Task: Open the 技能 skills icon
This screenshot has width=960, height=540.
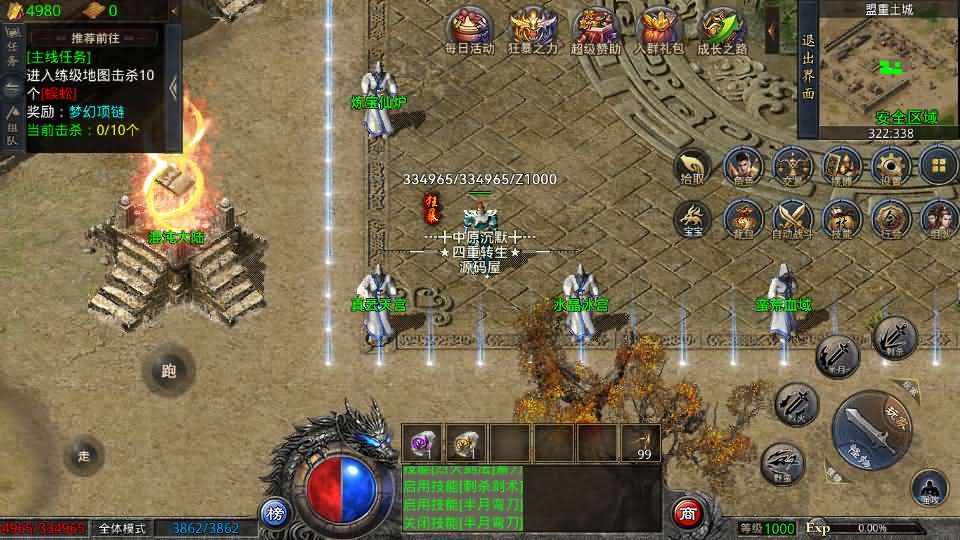Action: coord(841,217)
